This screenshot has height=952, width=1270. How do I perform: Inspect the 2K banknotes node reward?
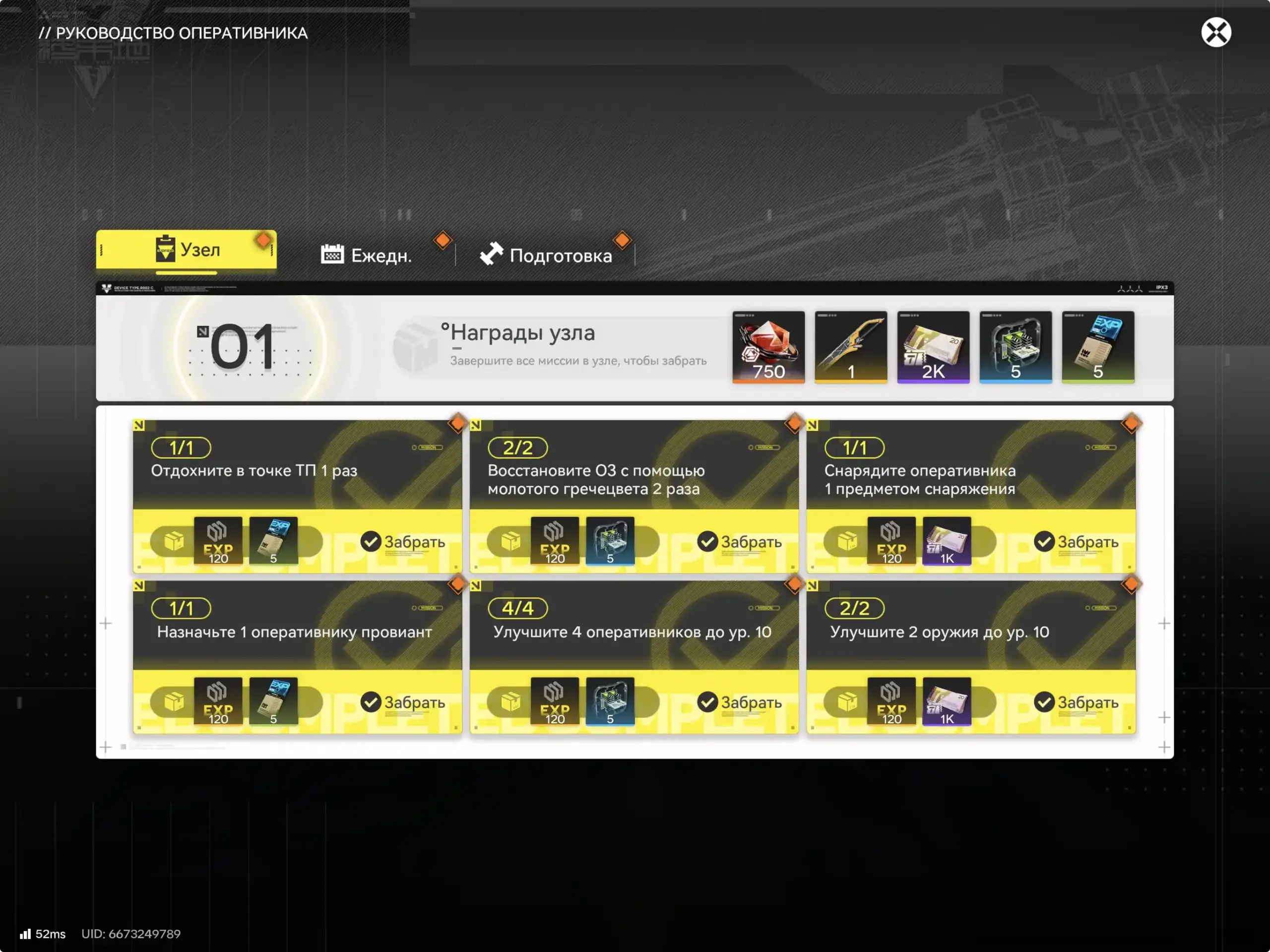coord(933,347)
